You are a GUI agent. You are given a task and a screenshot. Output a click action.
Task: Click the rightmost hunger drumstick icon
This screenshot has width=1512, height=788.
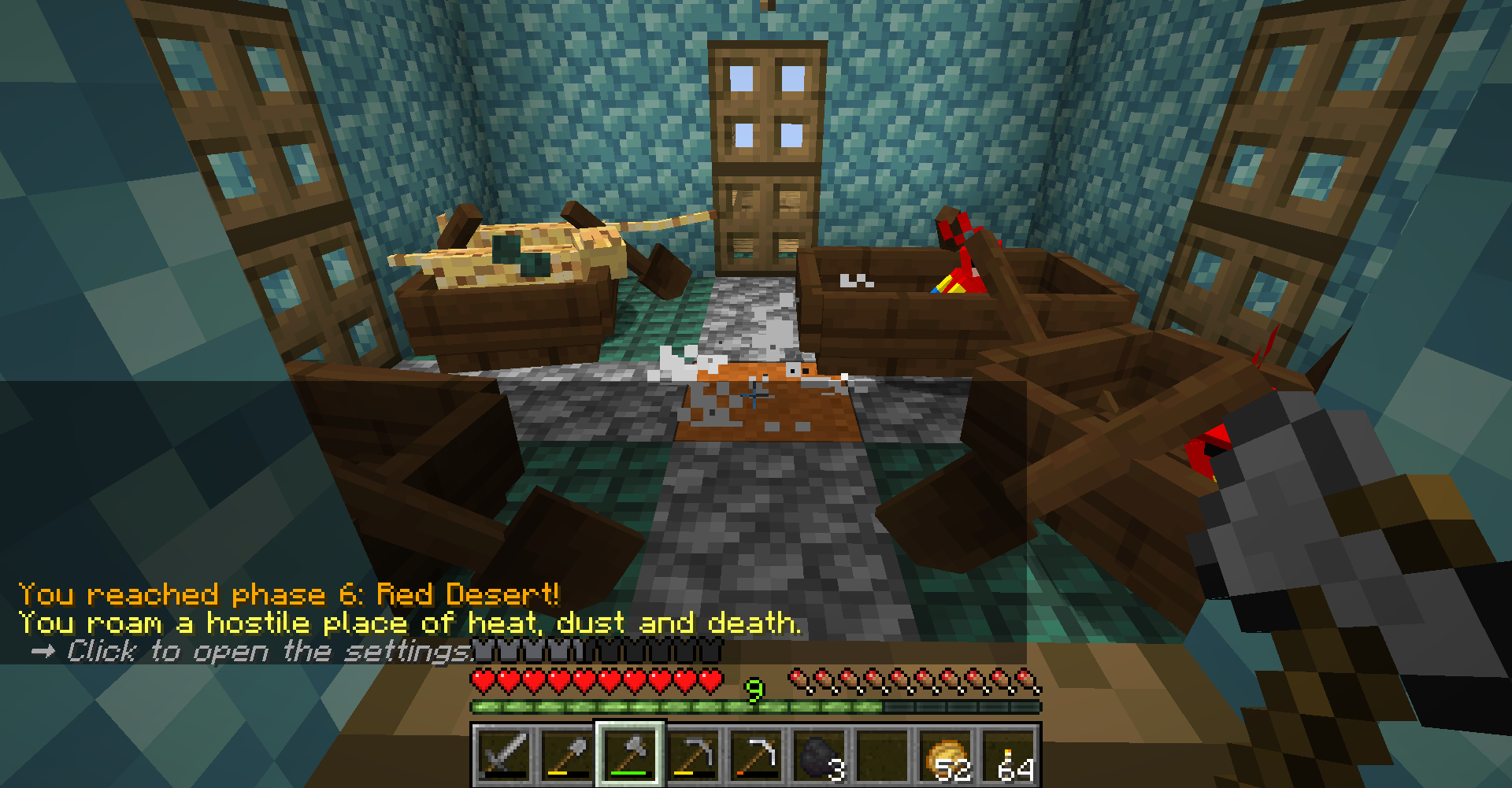click(x=1028, y=679)
